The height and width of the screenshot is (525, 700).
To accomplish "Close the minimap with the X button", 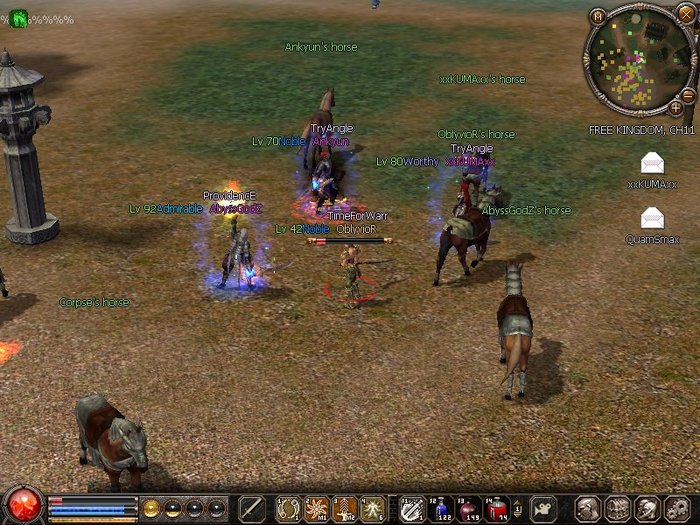I will pyautogui.click(x=685, y=13).
